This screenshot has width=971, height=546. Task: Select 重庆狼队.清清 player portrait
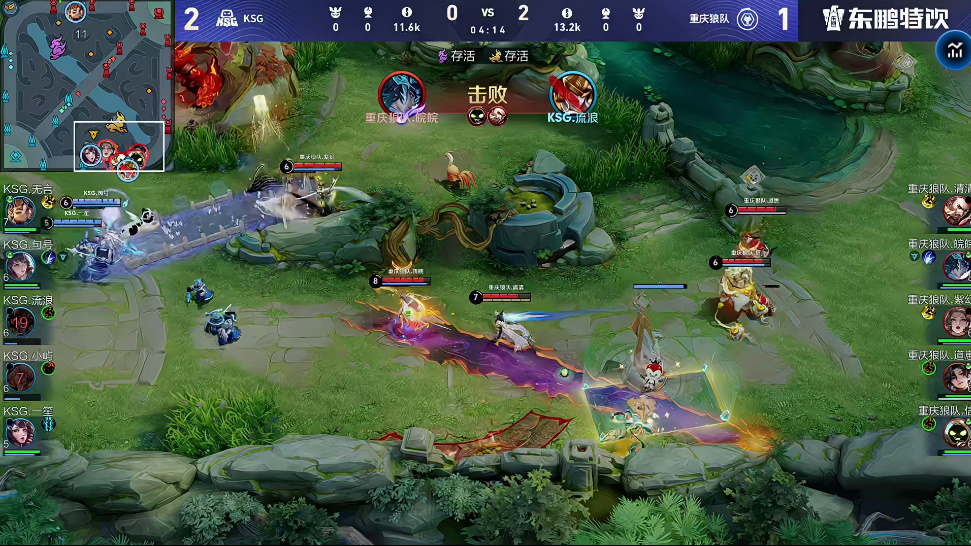pyautogui.click(x=956, y=210)
